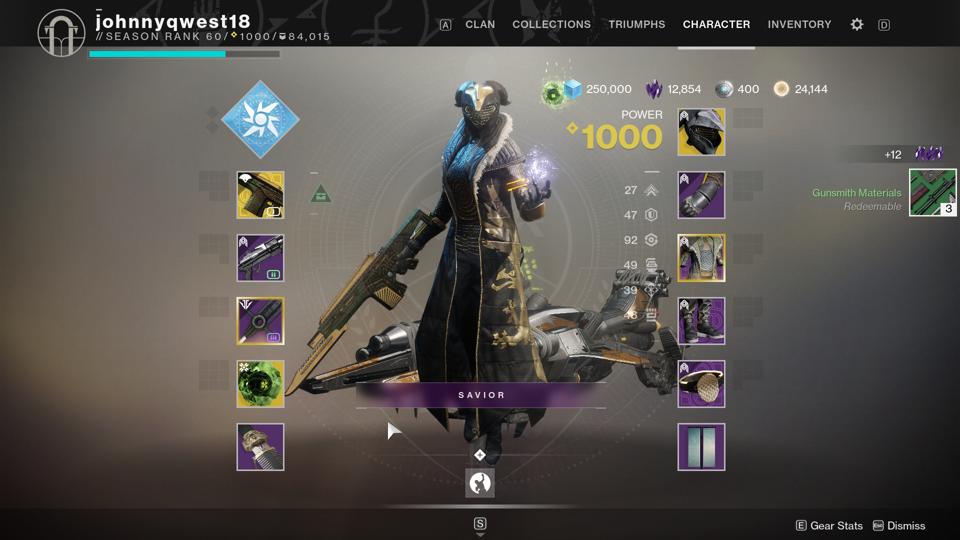Select the yellow exotic kinetic weapon slot

tap(260, 195)
